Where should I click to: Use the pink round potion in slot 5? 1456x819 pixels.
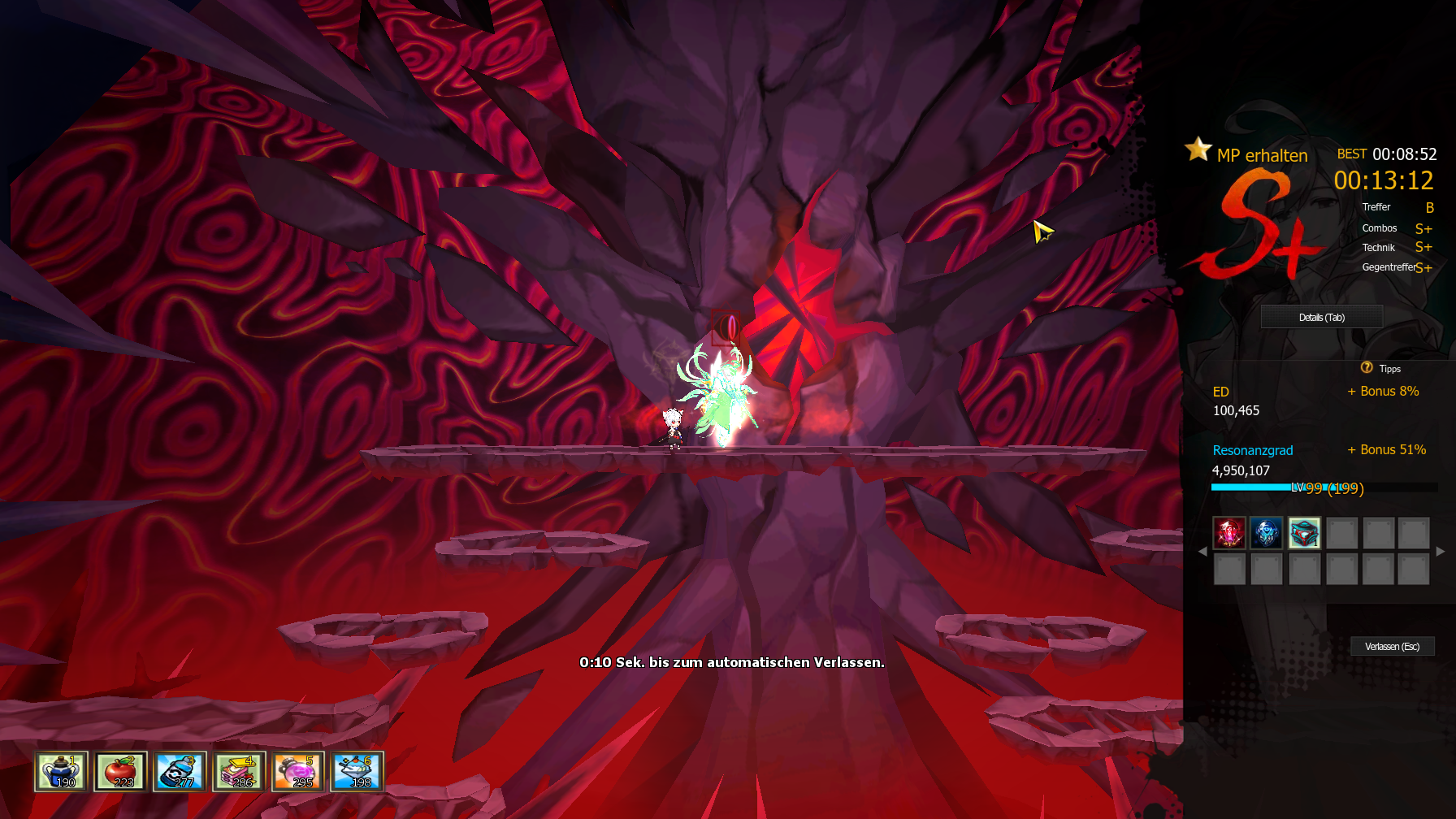click(x=298, y=771)
